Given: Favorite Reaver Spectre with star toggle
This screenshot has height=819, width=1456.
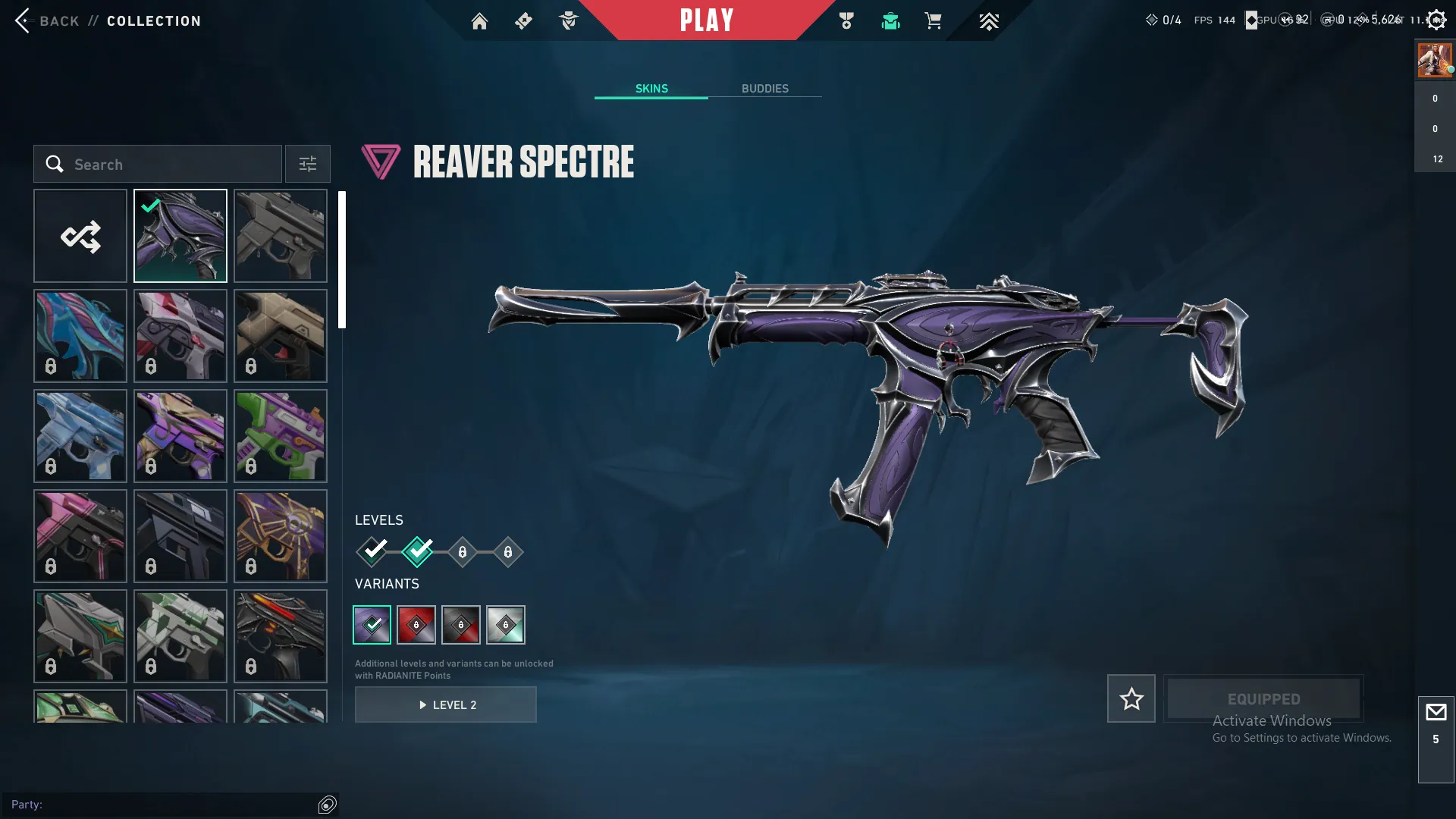Looking at the screenshot, I should [x=1131, y=698].
